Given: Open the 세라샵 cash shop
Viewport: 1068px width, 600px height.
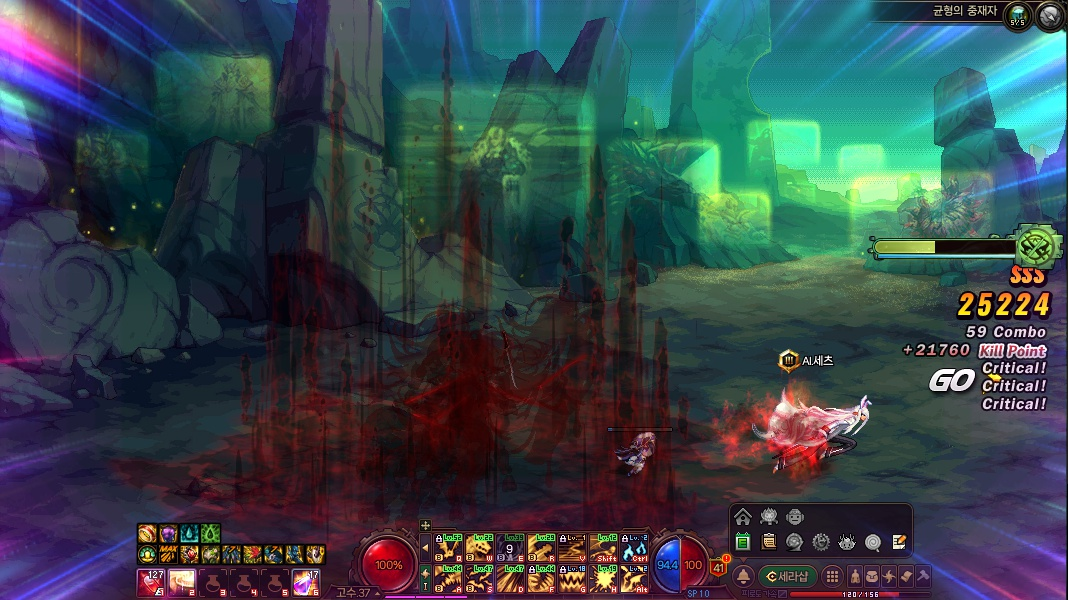Looking at the screenshot, I should [x=788, y=576].
